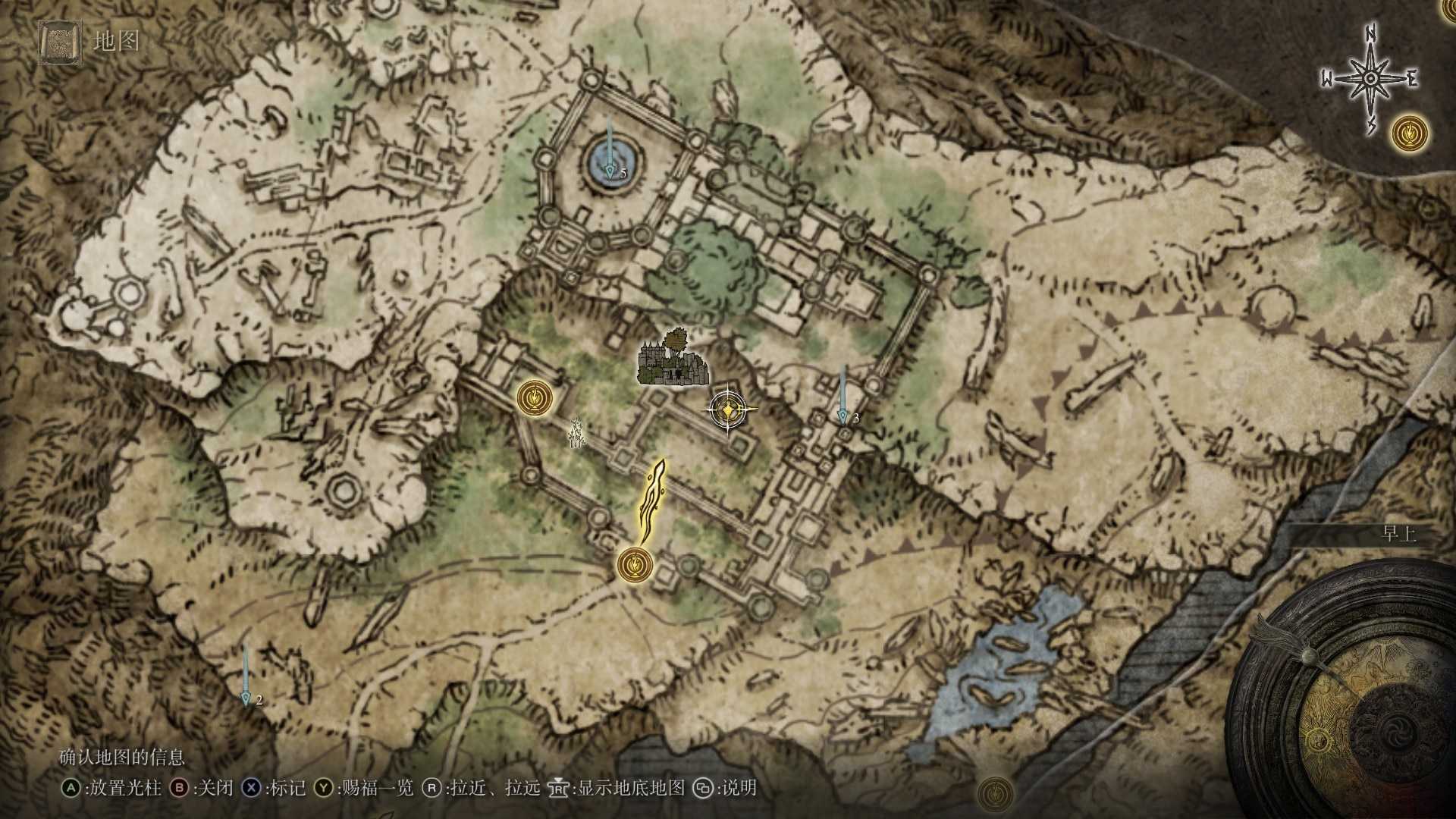Pick the site of grace nearest the player arrow
The width and height of the screenshot is (1456, 819).
[635, 564]
